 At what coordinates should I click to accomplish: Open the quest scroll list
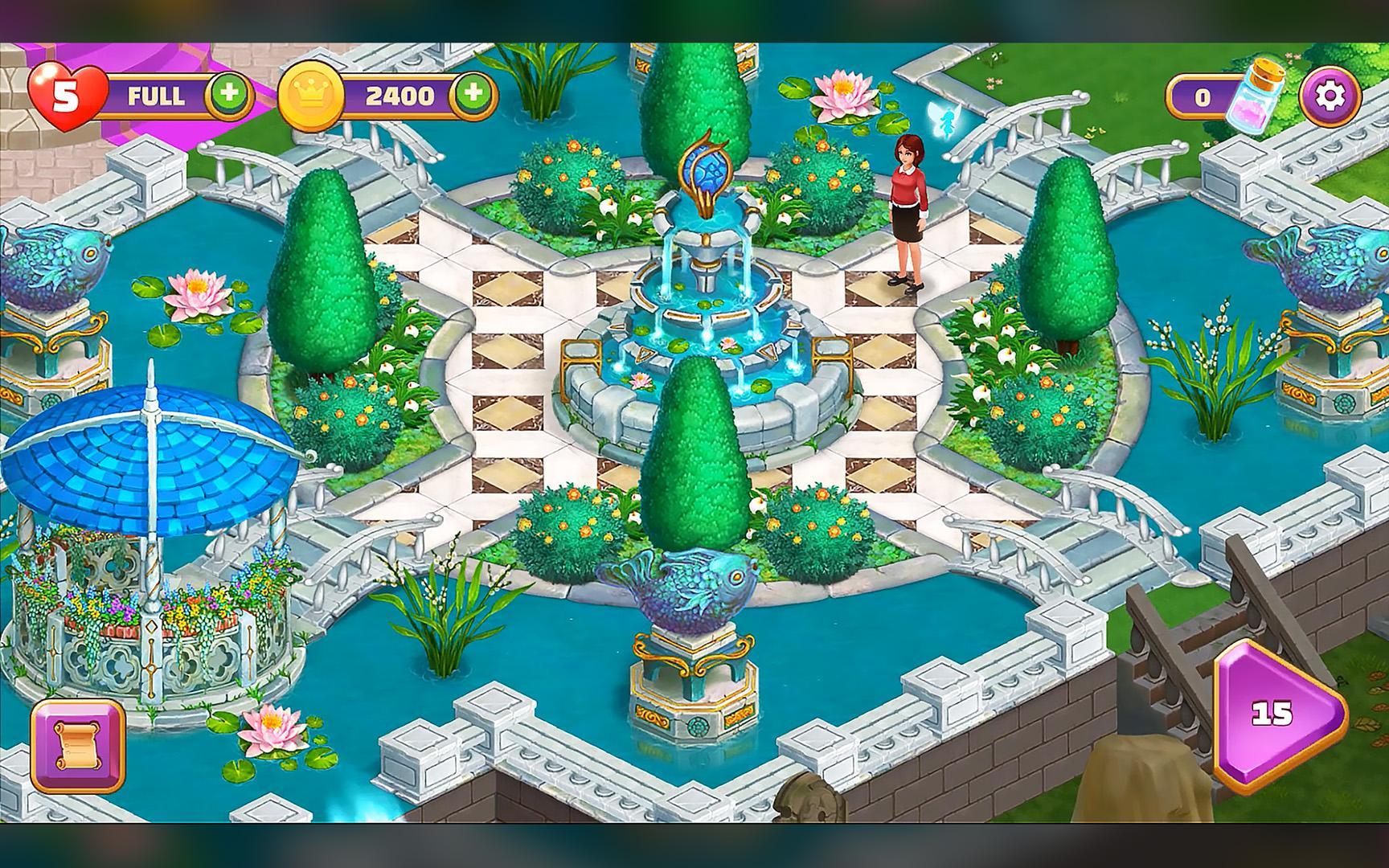coord(78,747)
